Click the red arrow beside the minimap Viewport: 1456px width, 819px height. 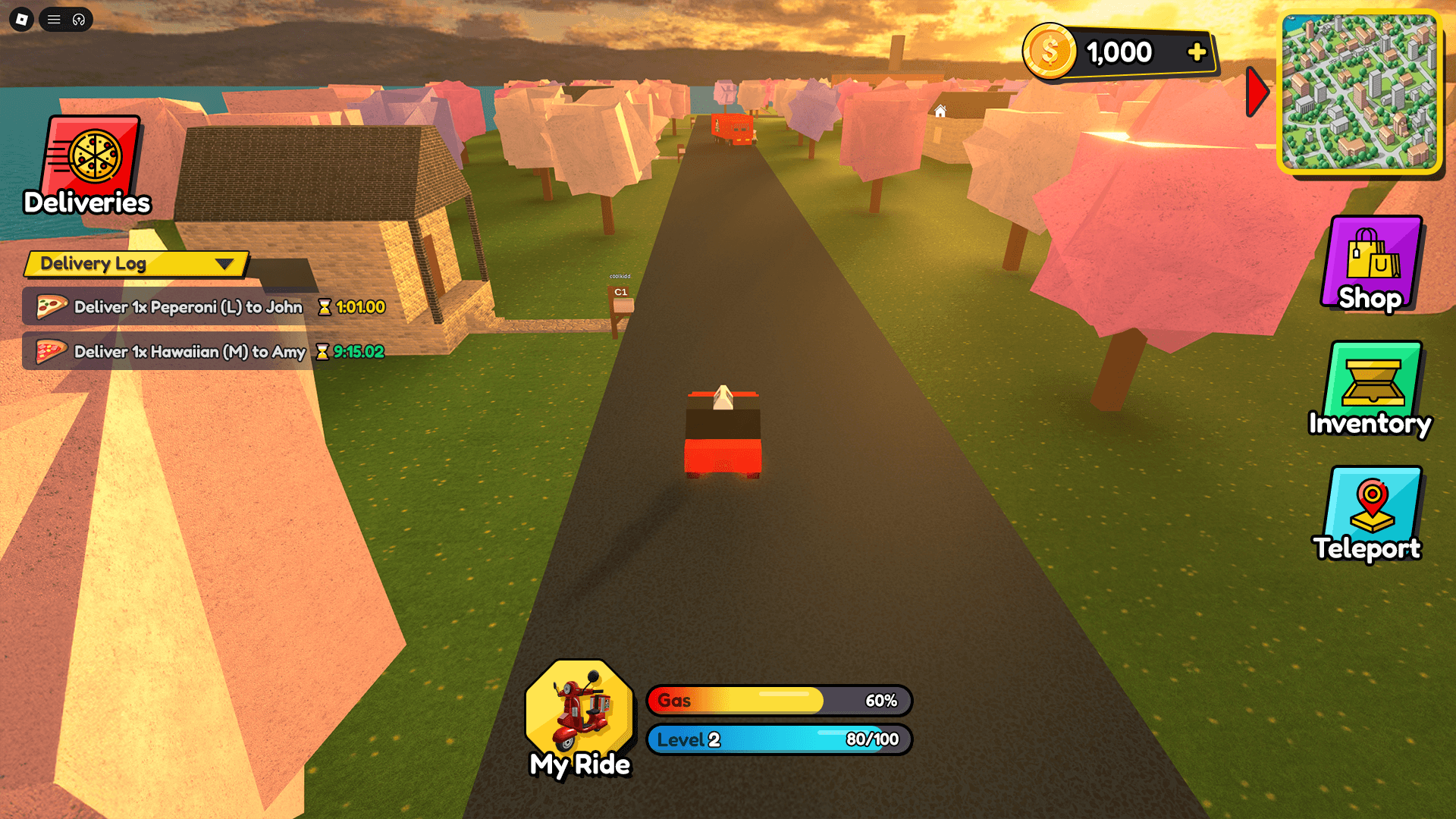(x=1257, y=92)
